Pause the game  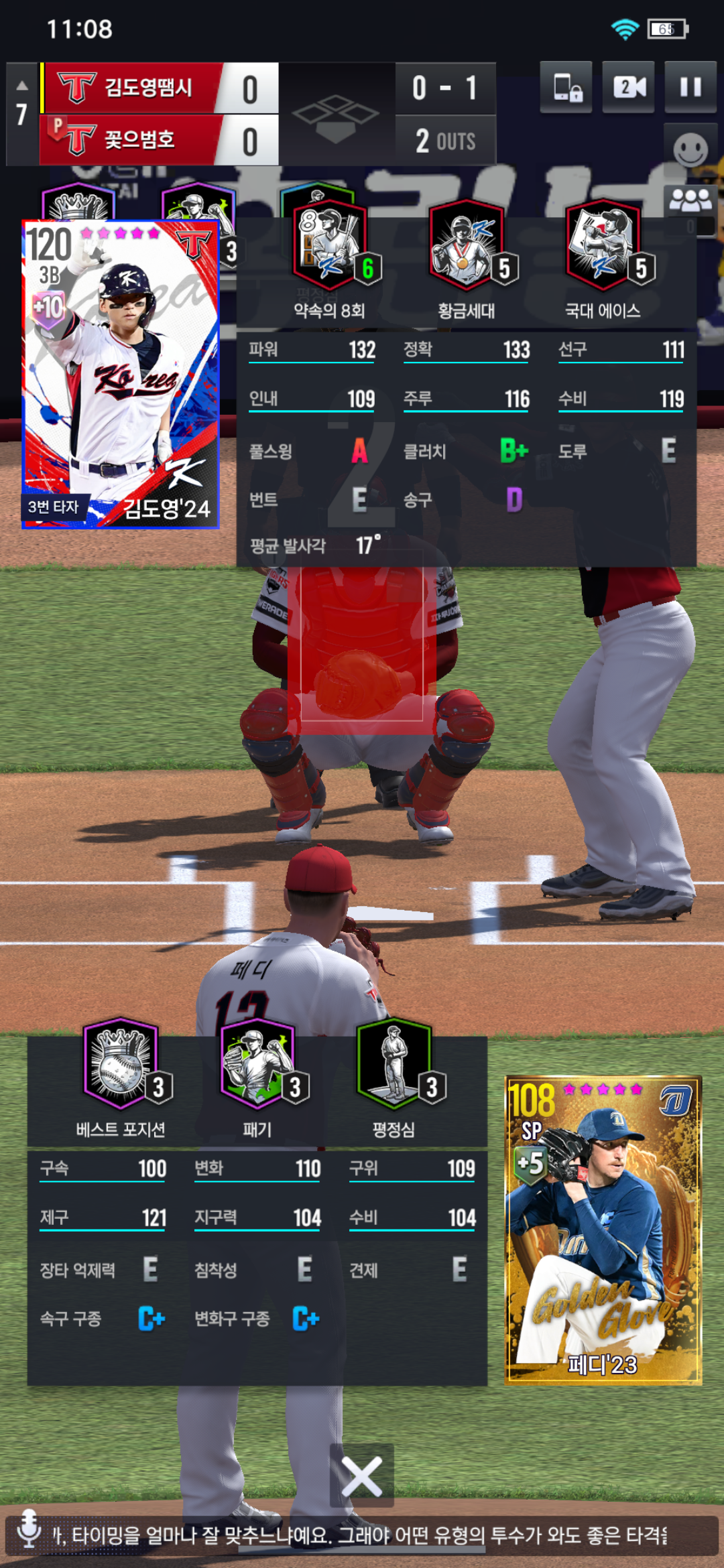coord(690,87)
